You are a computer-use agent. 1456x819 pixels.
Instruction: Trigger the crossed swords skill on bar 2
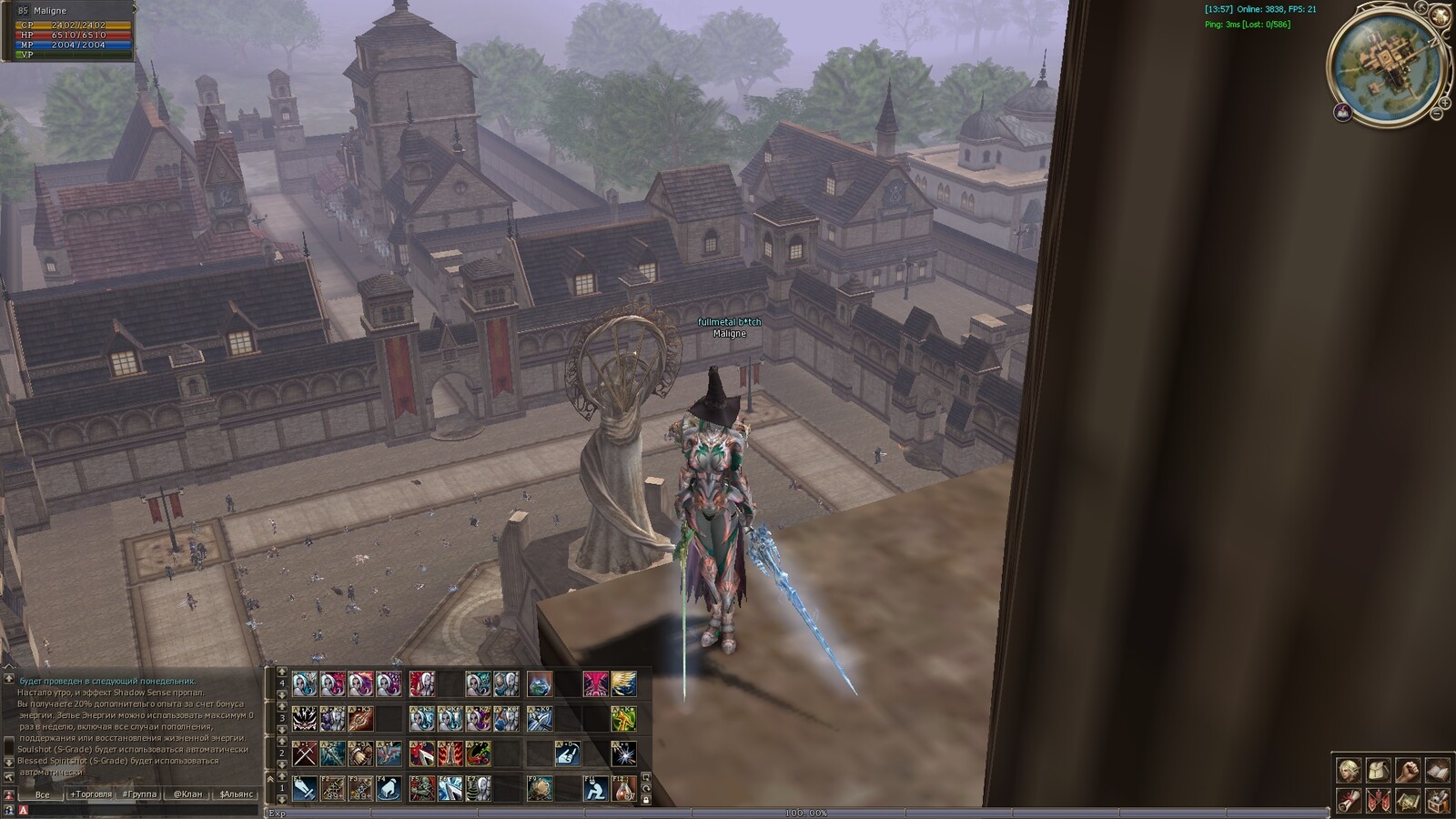tap(305, 753)
